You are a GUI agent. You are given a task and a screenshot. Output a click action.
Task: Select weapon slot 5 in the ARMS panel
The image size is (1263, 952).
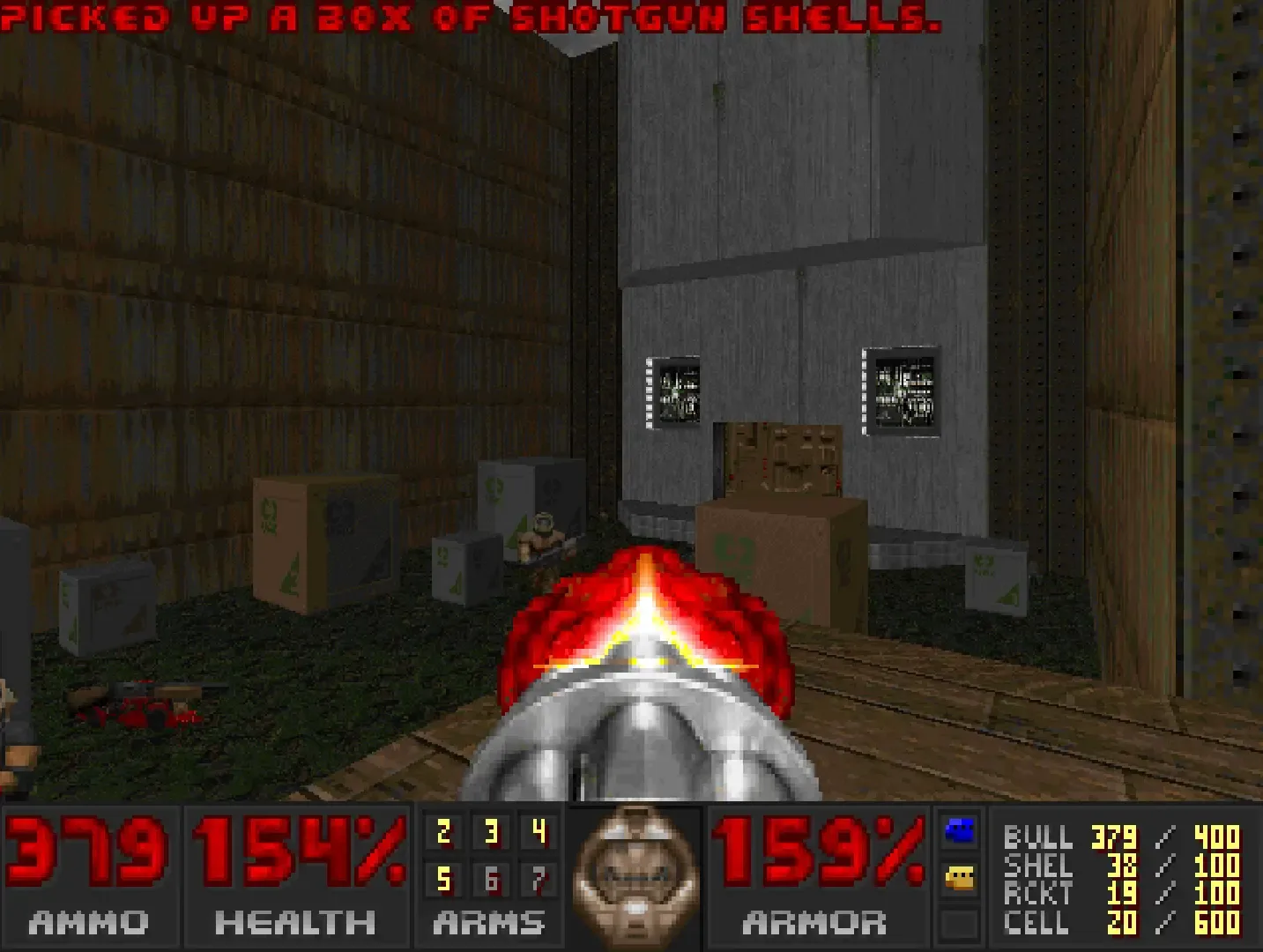(x=445, y=880)
